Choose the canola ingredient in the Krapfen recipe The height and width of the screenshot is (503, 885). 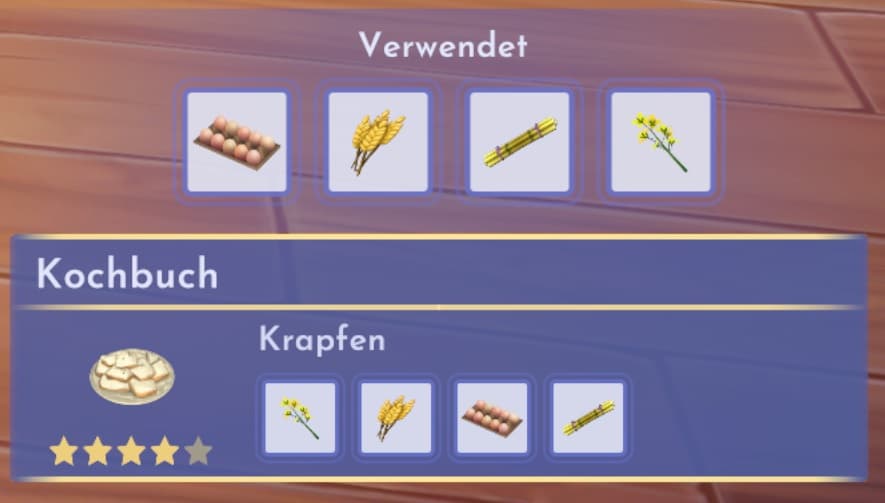pos(300,417)
